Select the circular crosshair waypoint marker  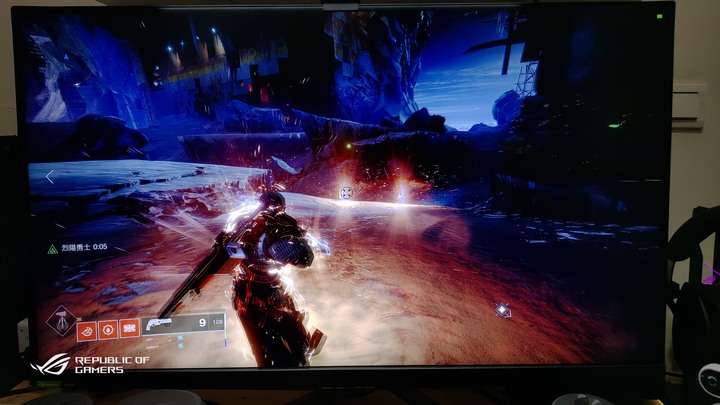[346, 192]
